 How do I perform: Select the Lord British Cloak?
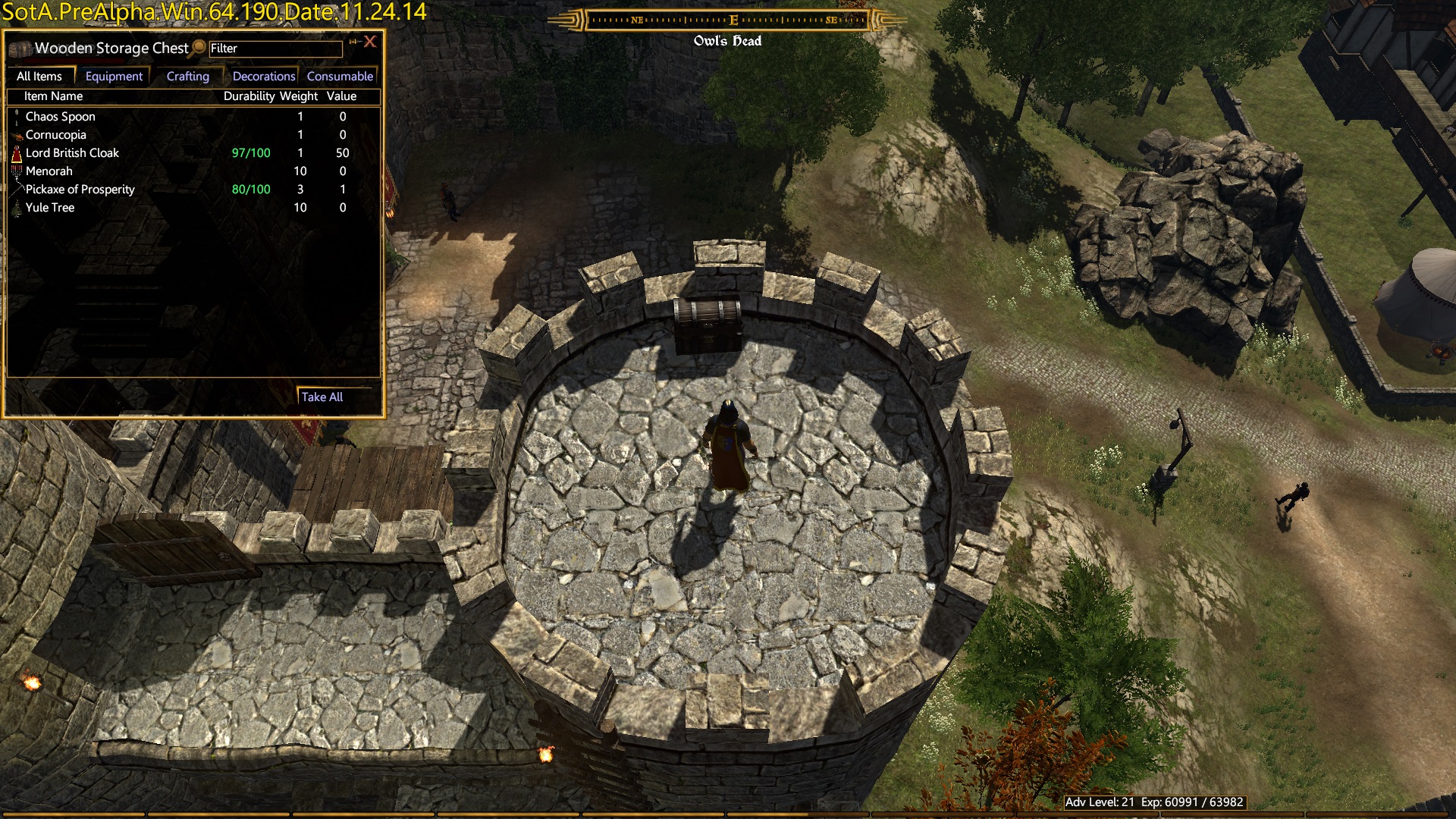click(72, 153)
